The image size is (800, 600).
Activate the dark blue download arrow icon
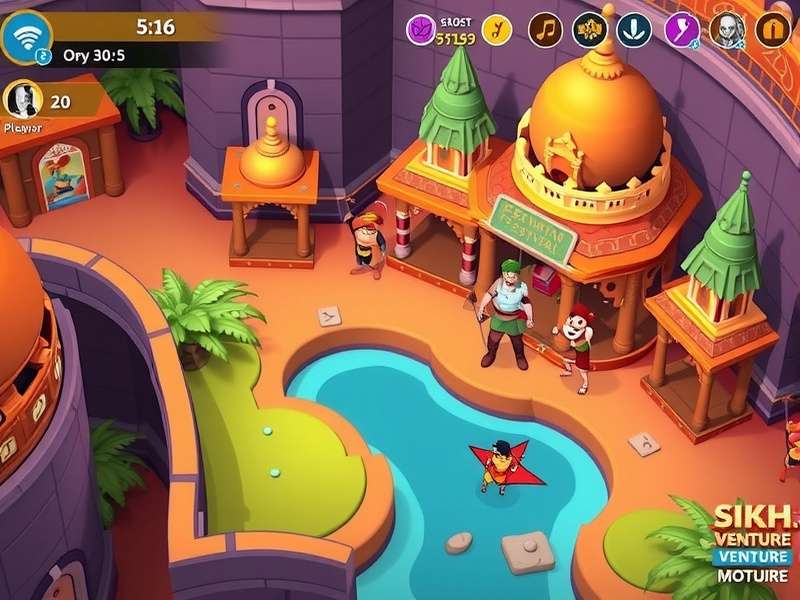click(x=634, y=30)
